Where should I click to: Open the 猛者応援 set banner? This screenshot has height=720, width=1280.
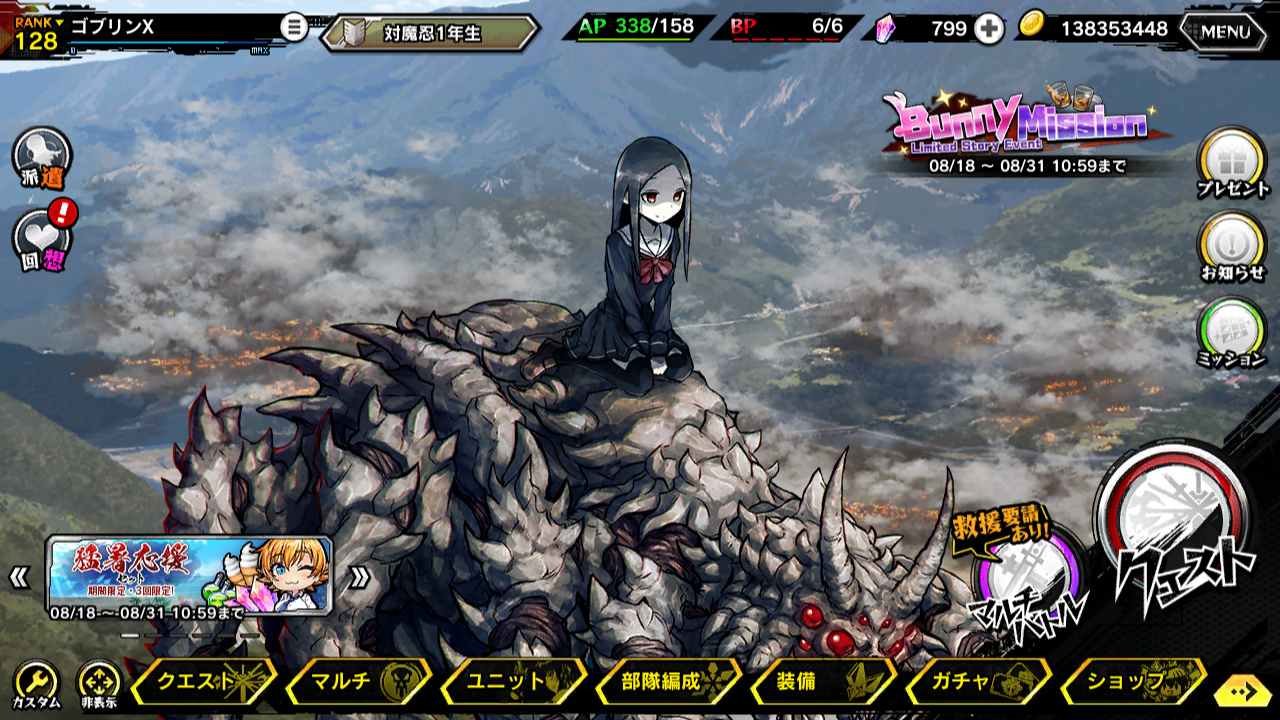(189, 575)
